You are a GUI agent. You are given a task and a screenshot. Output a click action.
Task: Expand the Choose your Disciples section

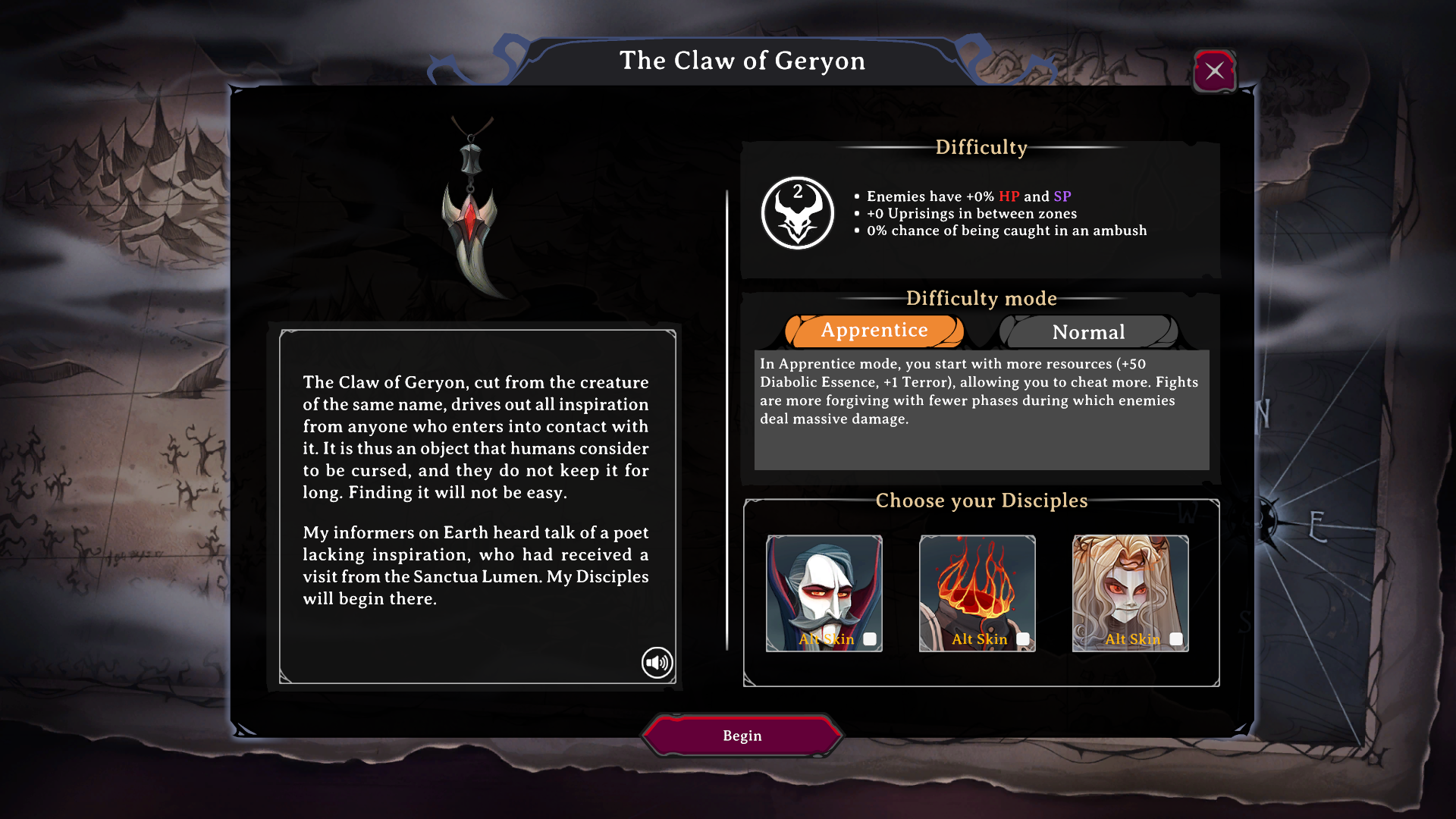click(981, 500)
